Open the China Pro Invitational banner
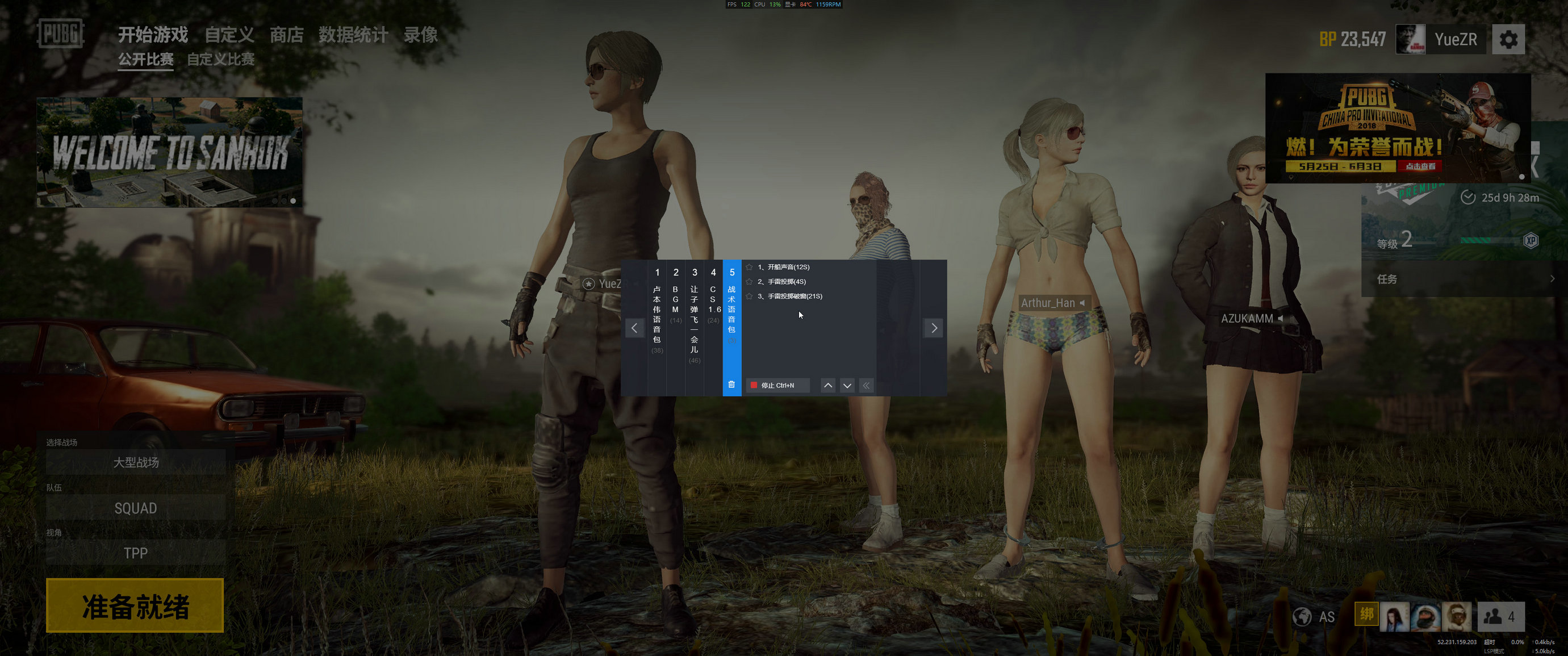The width and height of the screenshot is (1568, 656). coord(1398,128)
